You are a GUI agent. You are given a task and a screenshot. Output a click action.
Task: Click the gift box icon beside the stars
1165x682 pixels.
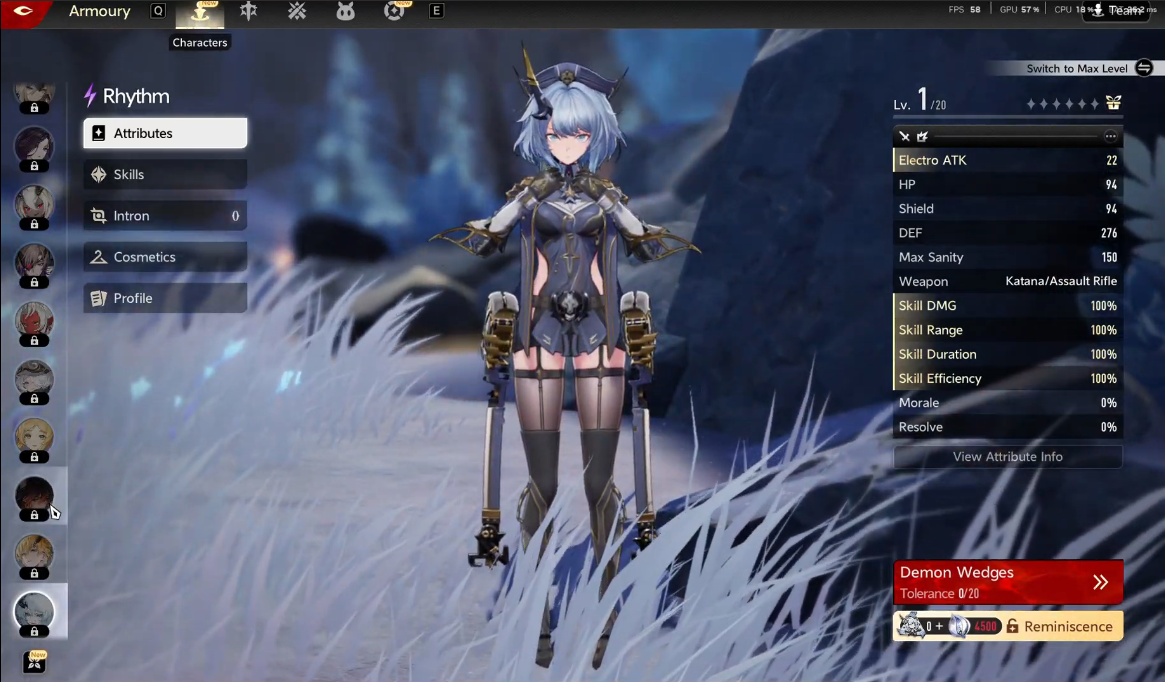point(1113,103)
